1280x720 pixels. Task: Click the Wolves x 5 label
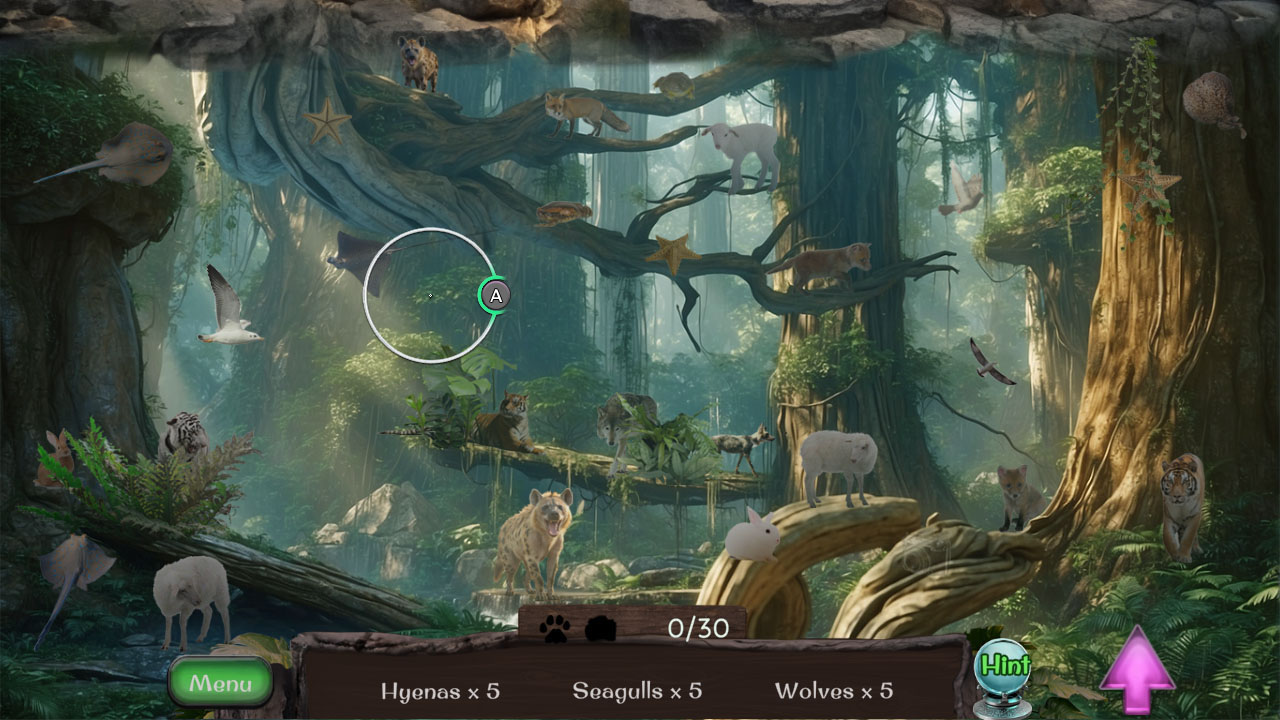pyautogui.click(x=835, y=691)
